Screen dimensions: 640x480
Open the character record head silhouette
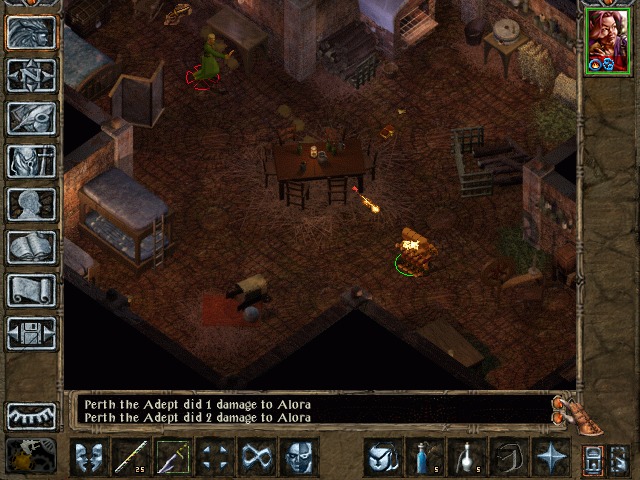coord(31,204)
